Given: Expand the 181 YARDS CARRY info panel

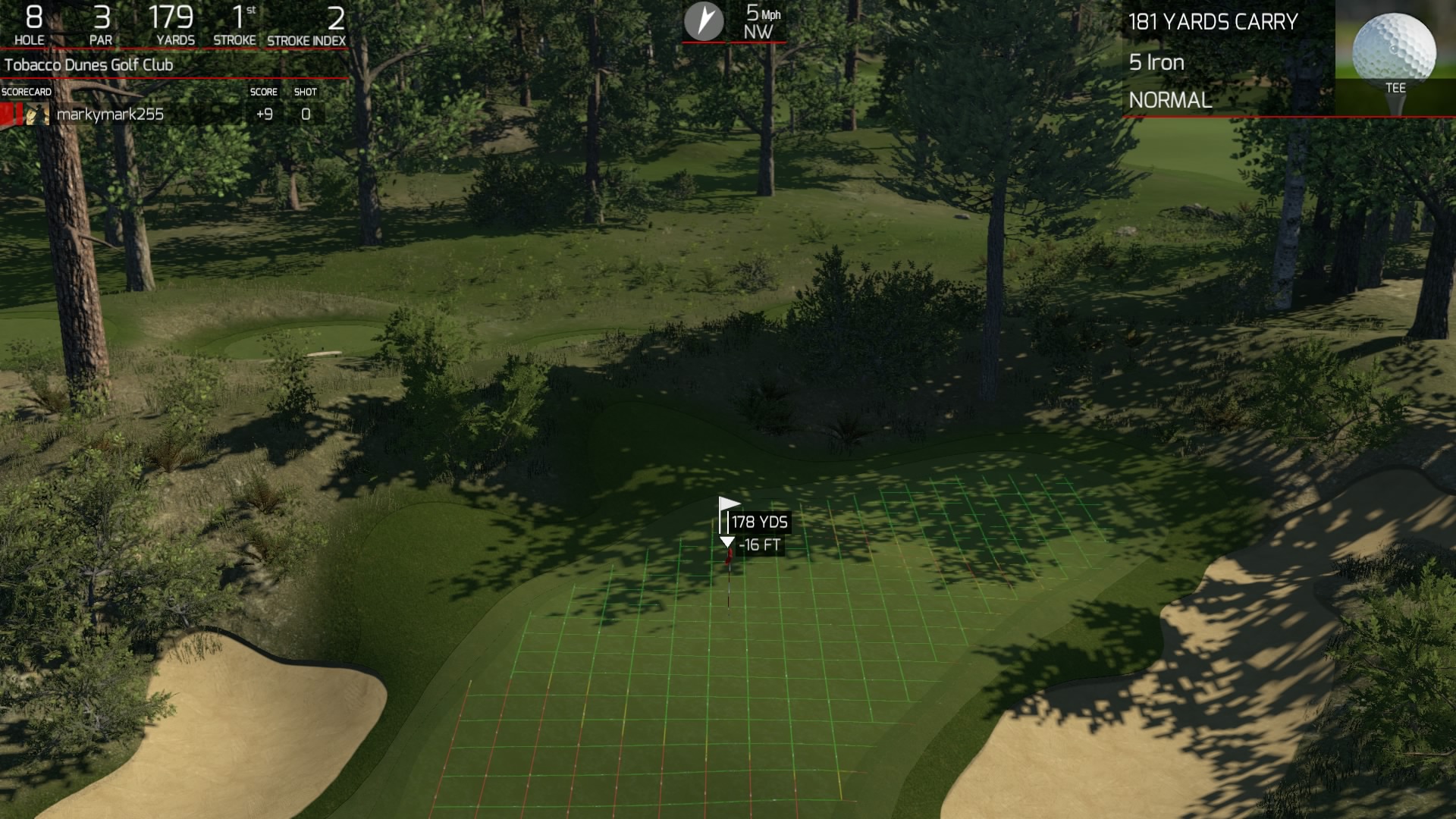Looking at the screenshot, I should click(x=1214, y=23).
